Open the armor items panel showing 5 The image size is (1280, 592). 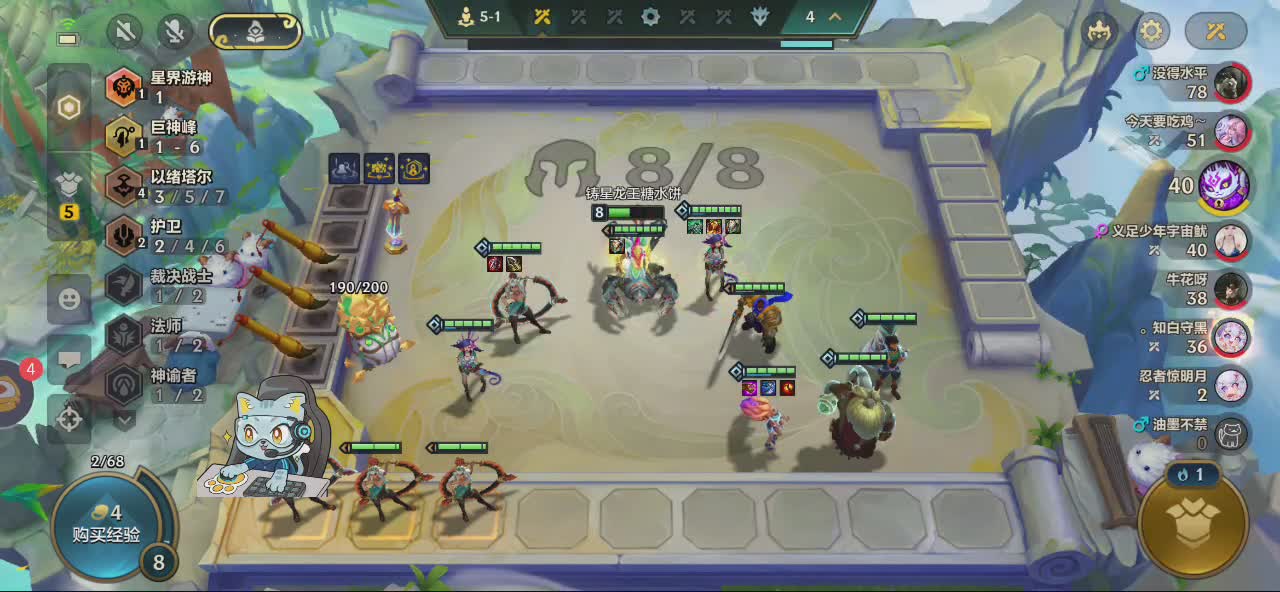click(x=69, y=192)
